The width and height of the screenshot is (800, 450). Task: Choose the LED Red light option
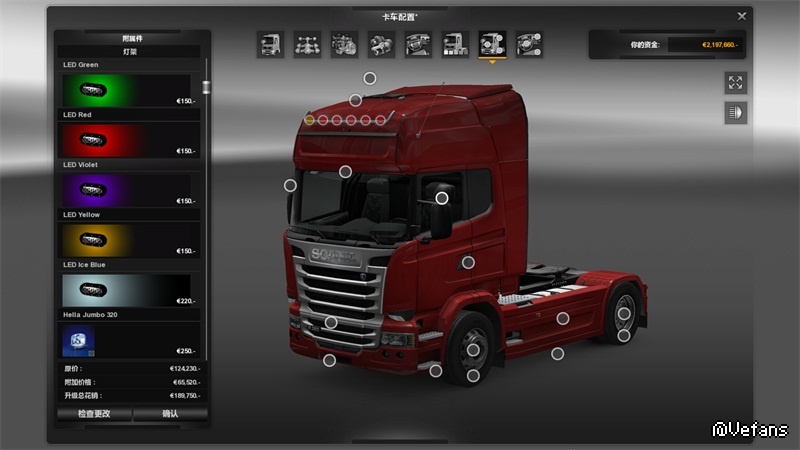tap(128, 140)
